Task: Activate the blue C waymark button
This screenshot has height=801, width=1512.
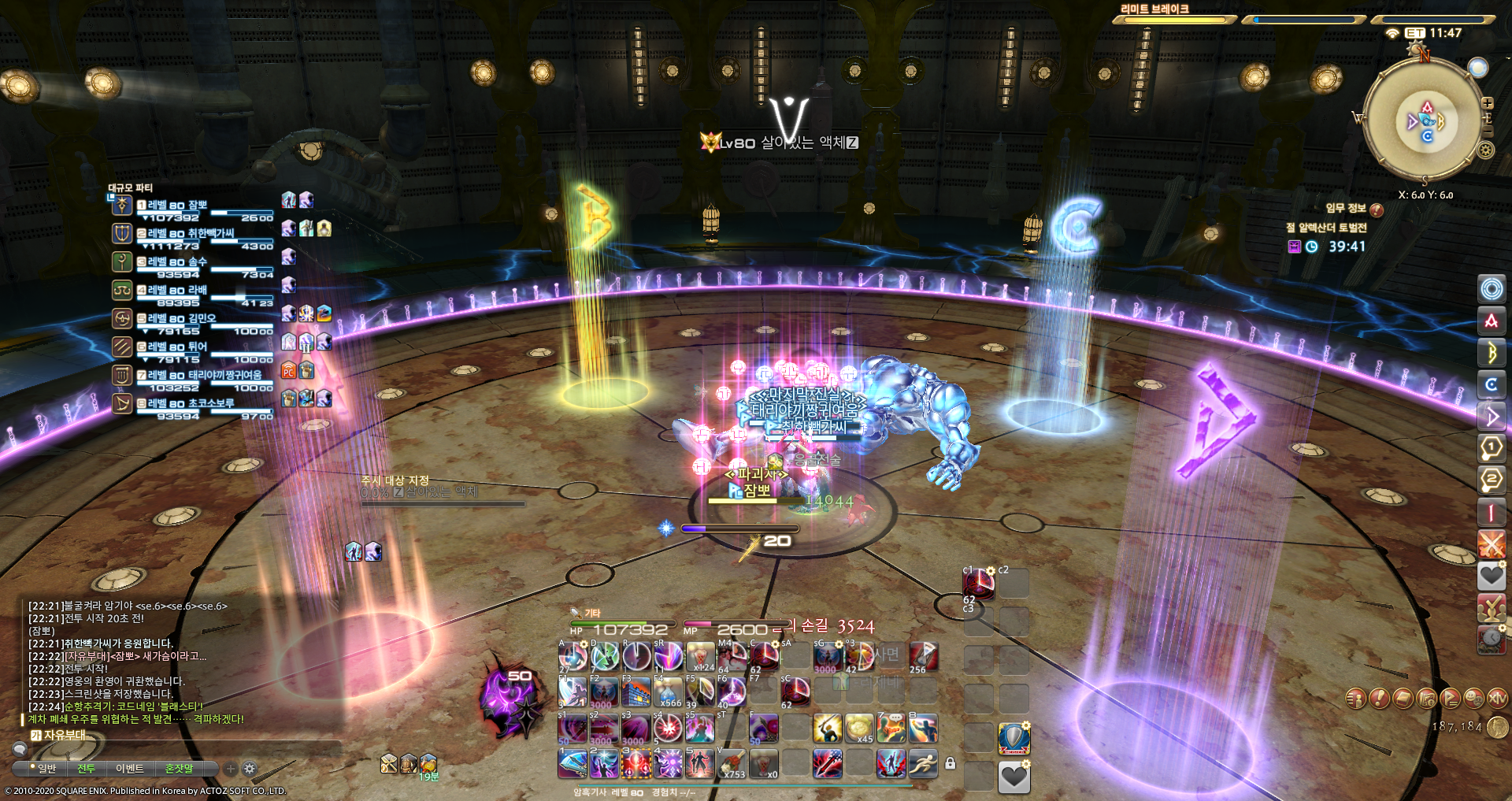Action: pos(1491,384)
